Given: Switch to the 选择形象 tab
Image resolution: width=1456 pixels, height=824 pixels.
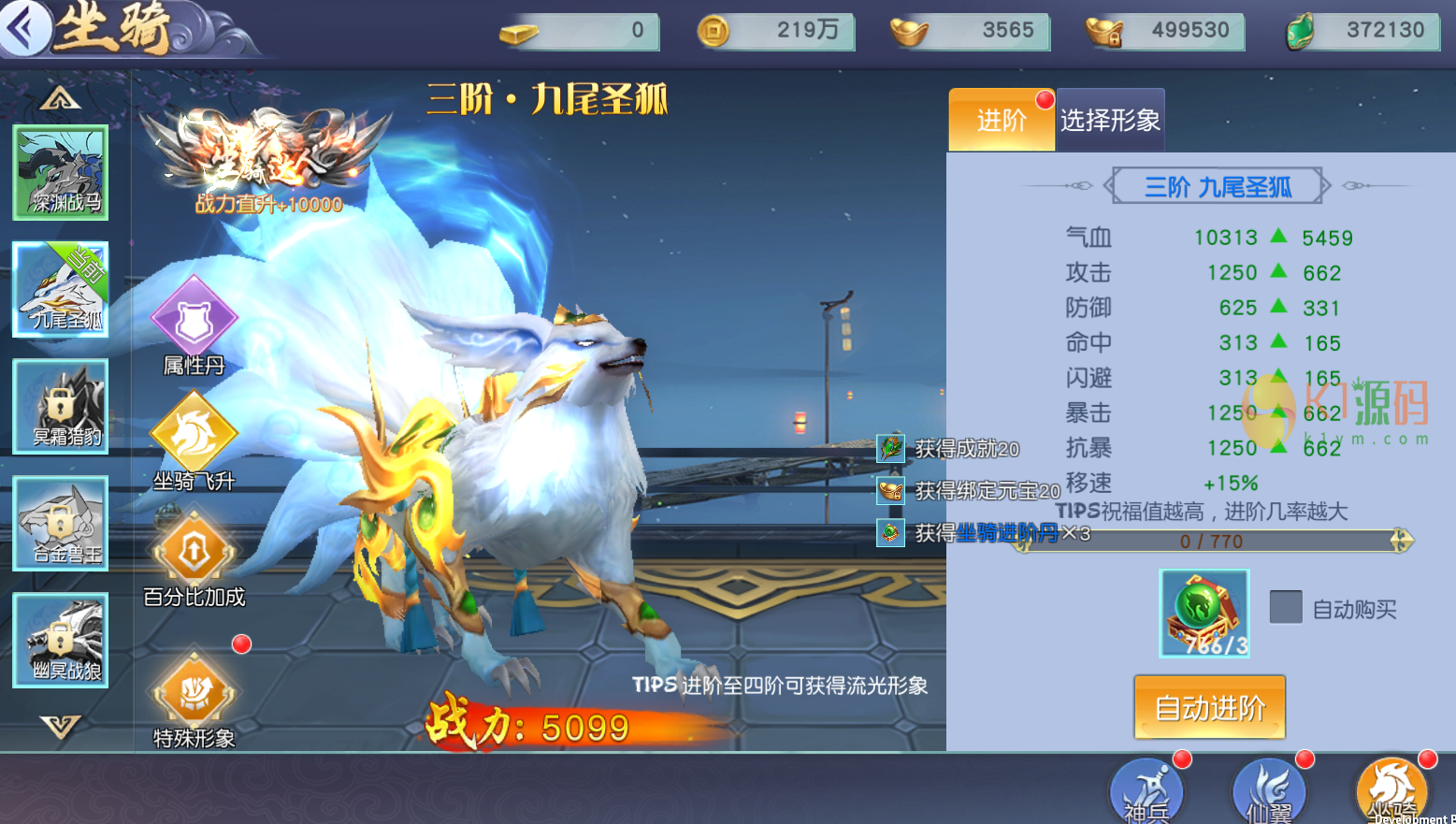Looking at the screenshot, I should (x=1110, y=120).
